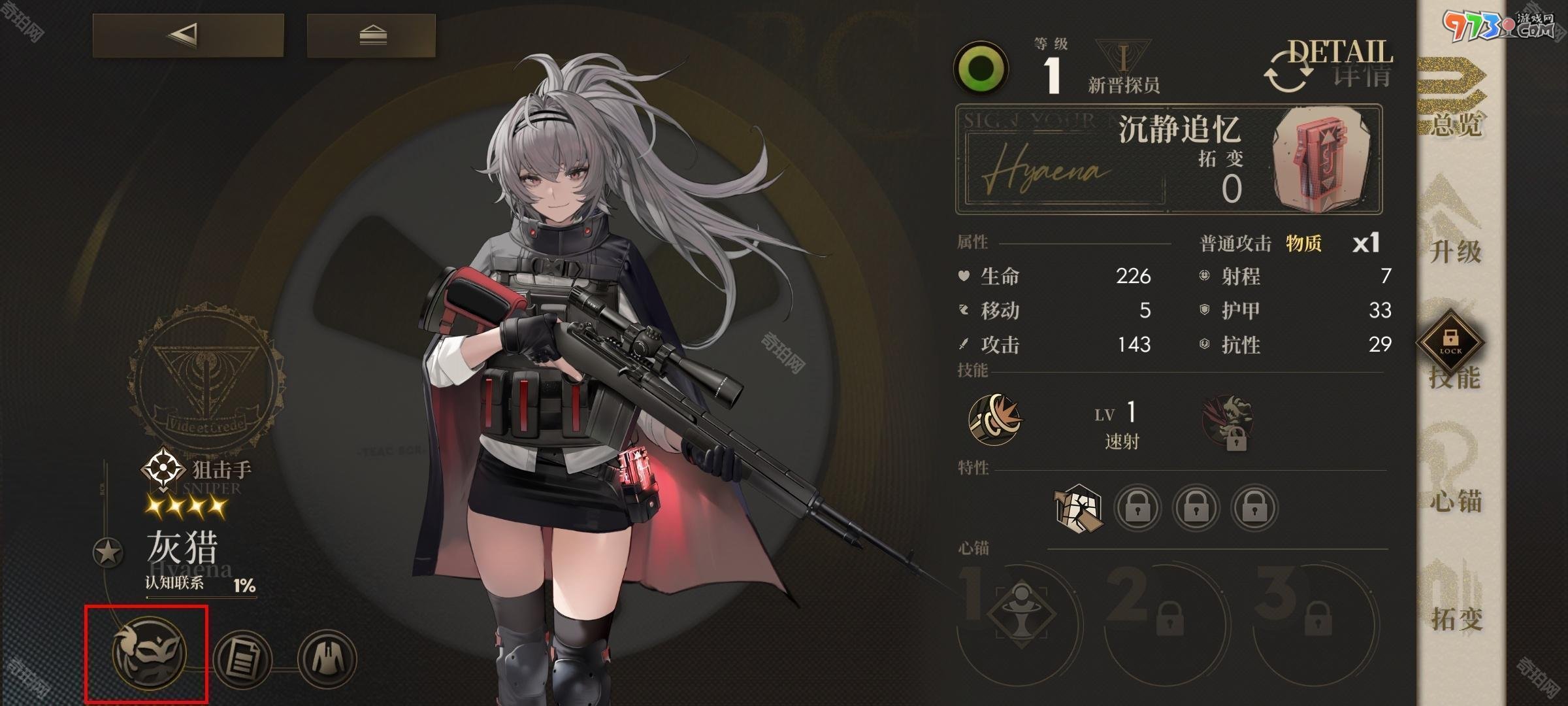Select the 狙击手 sniper class icon
The image size is (1568, 706).
[161, 469]
